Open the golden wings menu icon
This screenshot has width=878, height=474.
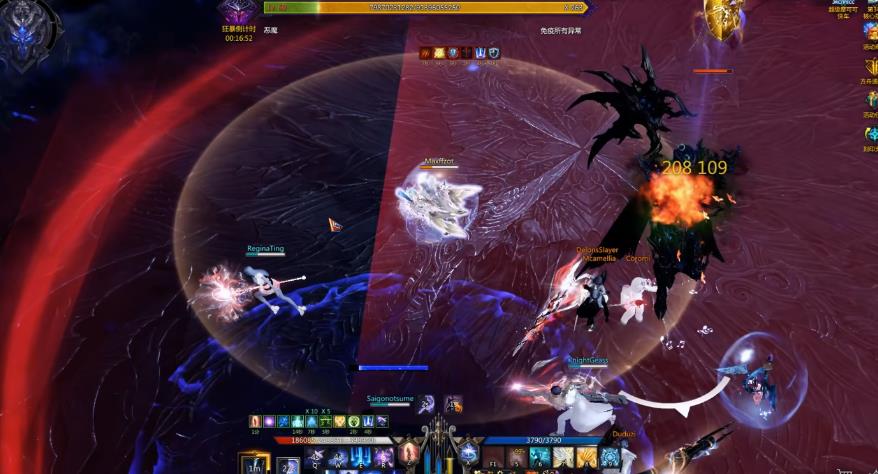click(x=870, y=64)
